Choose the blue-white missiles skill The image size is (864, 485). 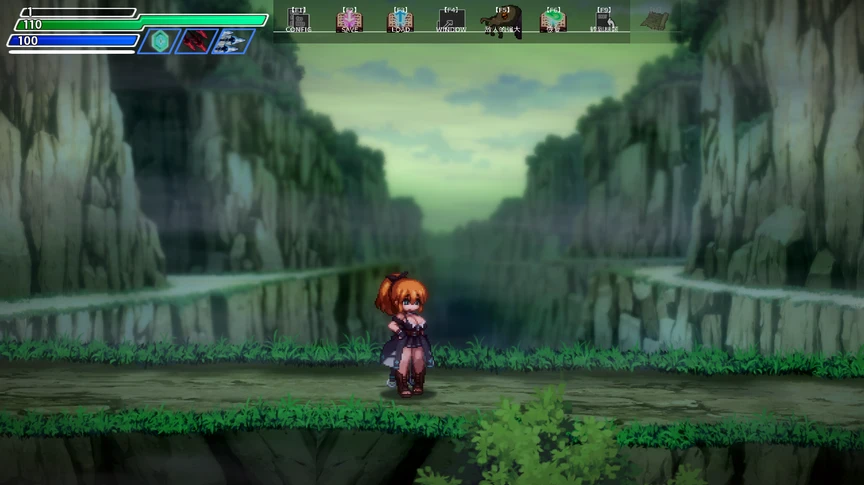coord(232,41)
